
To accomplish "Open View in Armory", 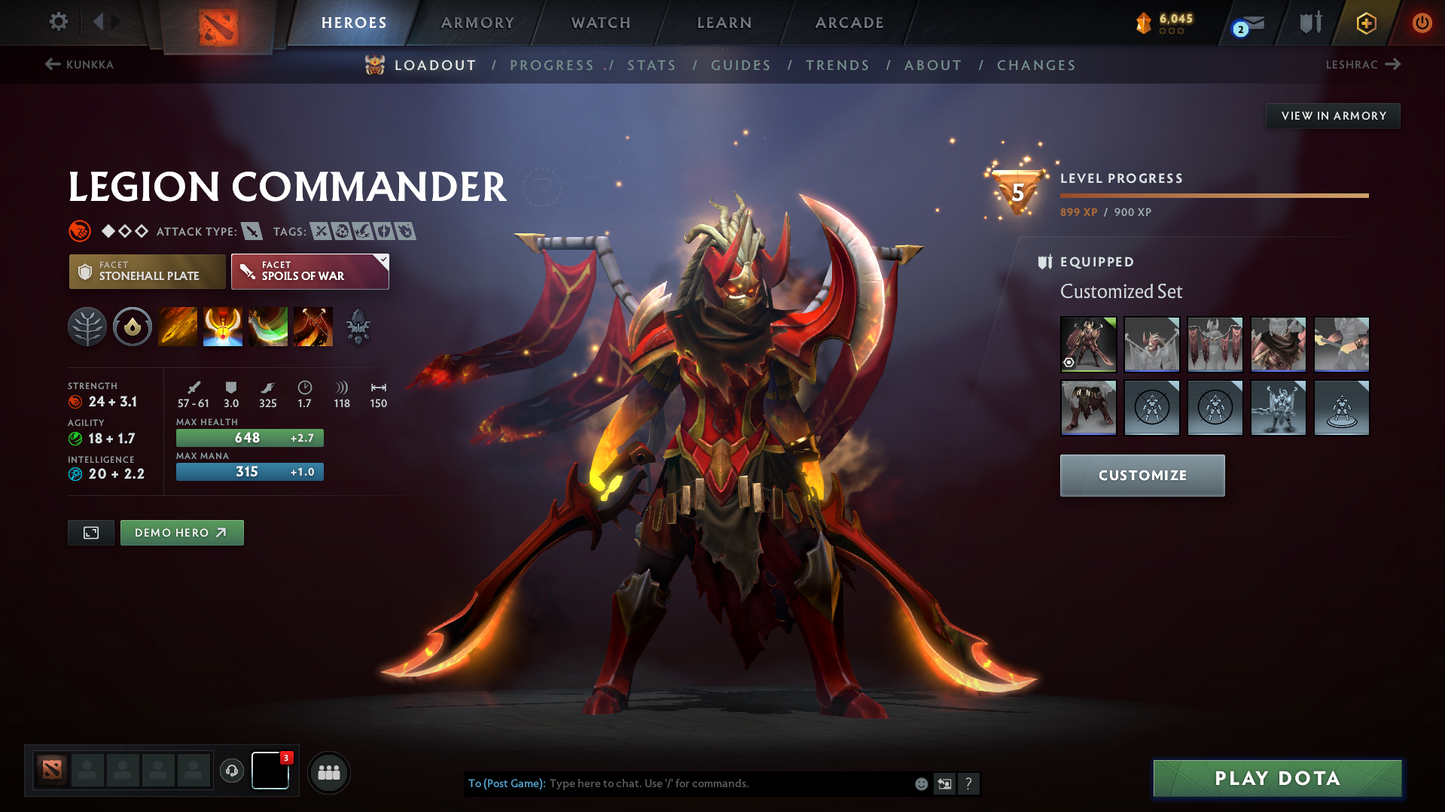I will [x=1333, y=116].
